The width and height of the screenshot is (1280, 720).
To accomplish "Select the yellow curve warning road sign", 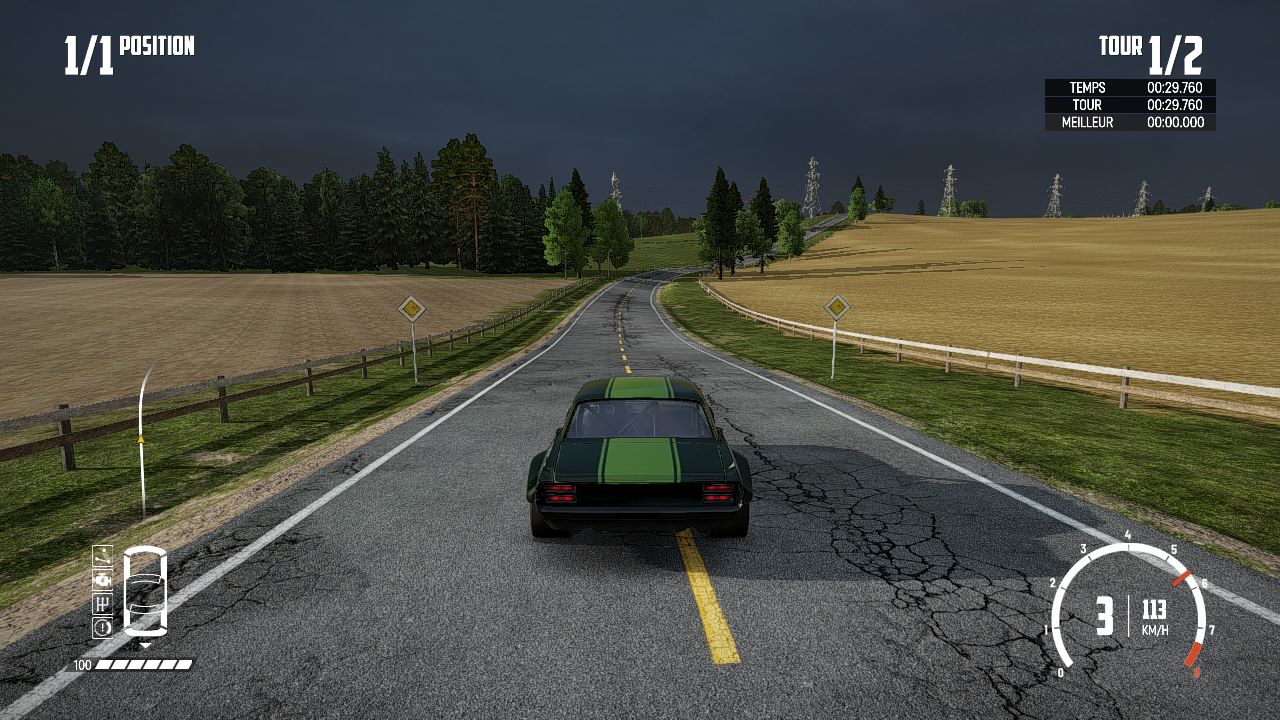I will [411, 309].
